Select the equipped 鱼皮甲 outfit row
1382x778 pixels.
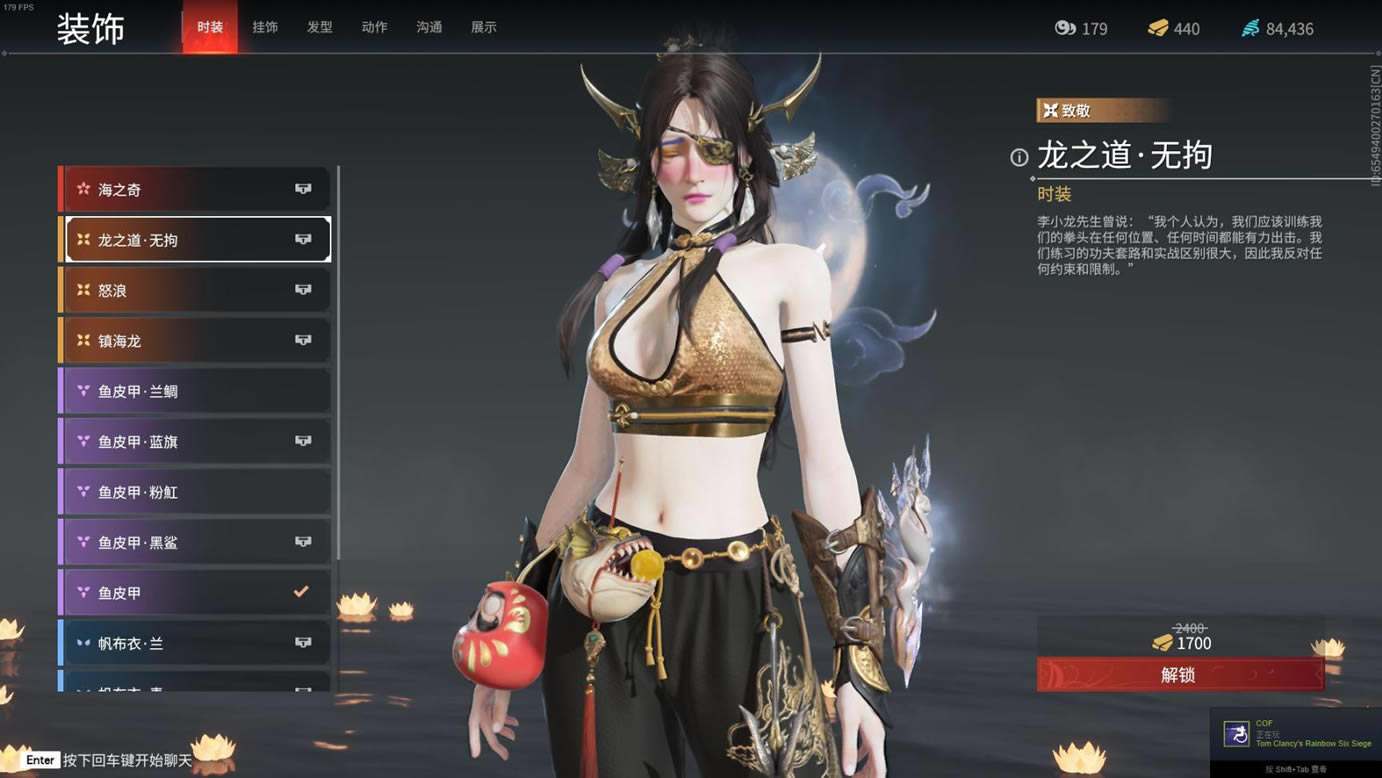(197, 592)
